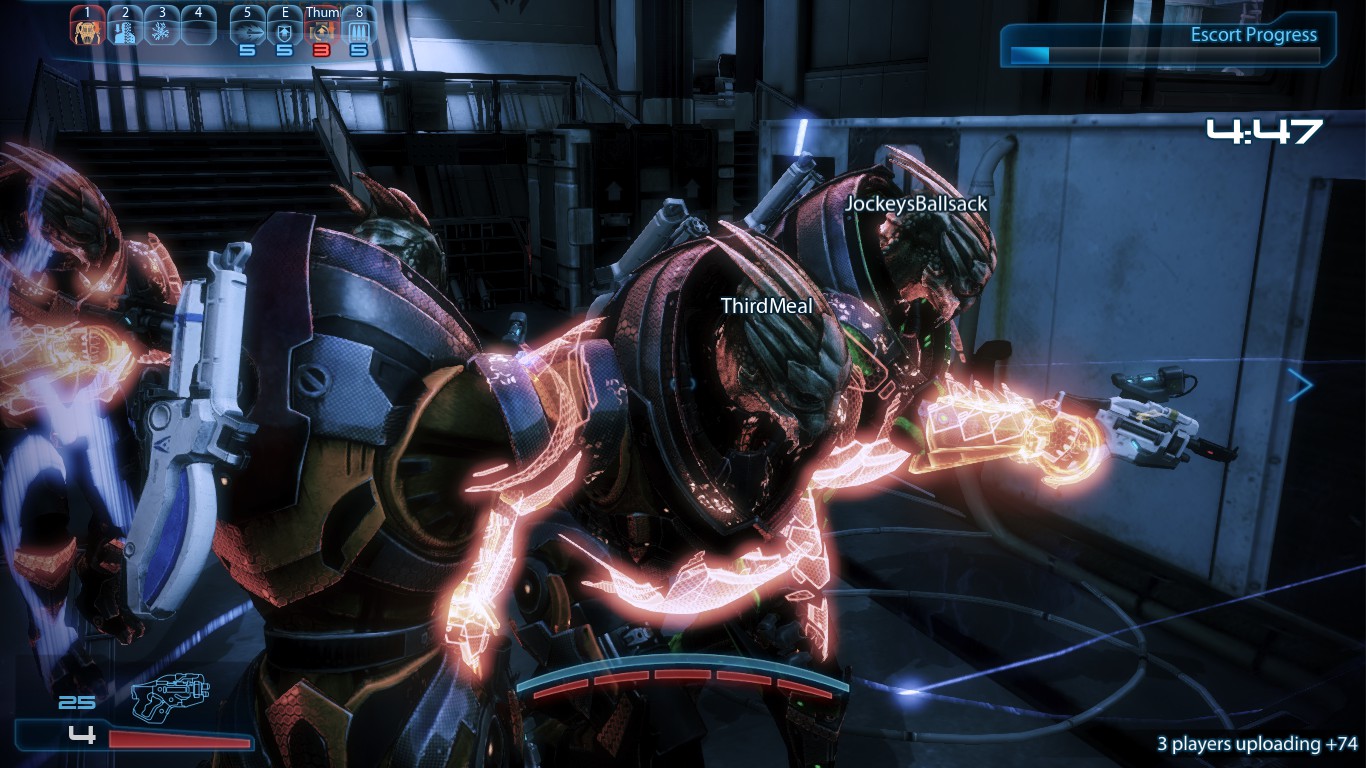1366x768 pixels.
Task: Use the ammo pack in slot 8
Action: point(358,28)
